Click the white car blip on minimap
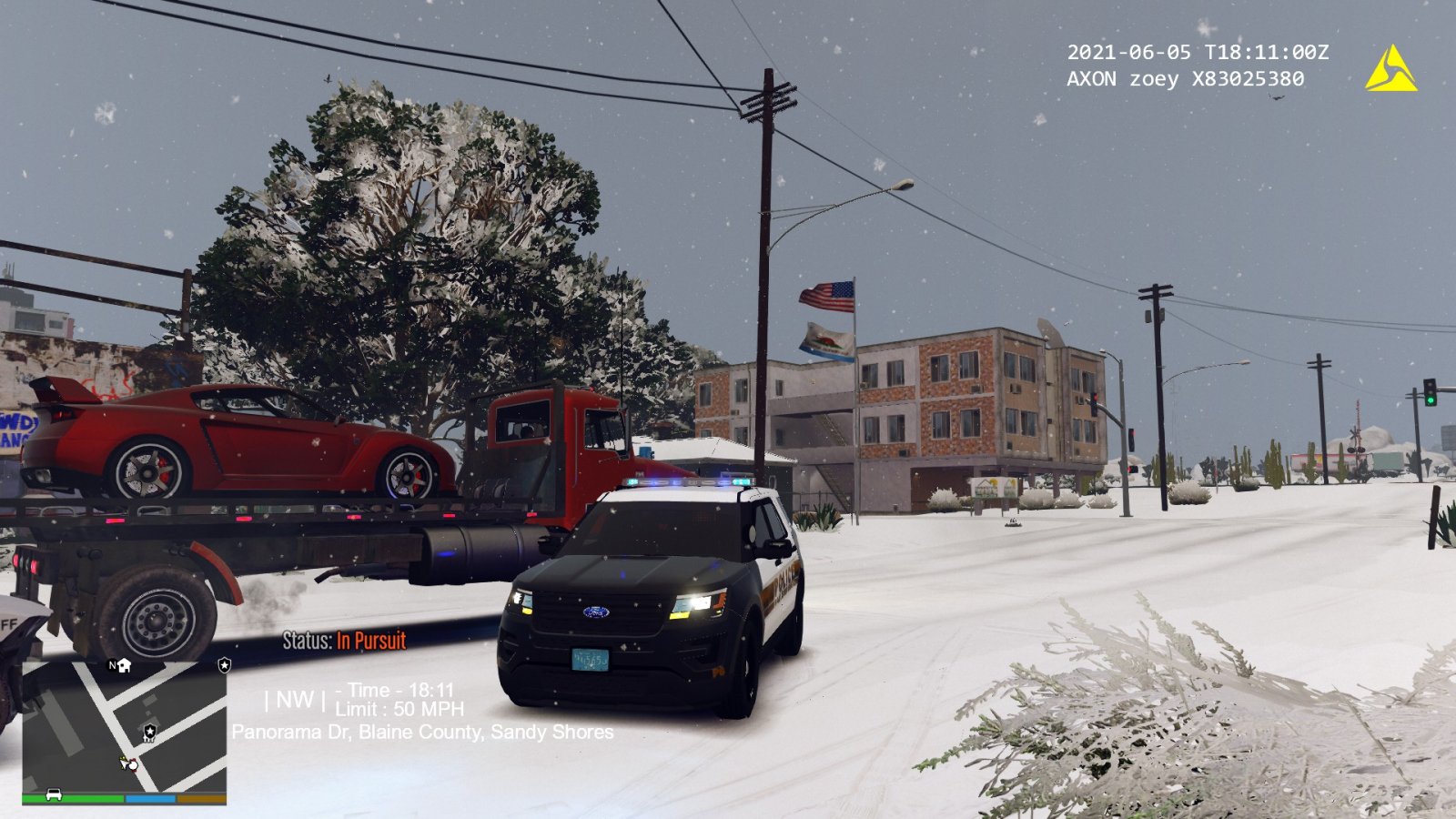 coord(54,794)
